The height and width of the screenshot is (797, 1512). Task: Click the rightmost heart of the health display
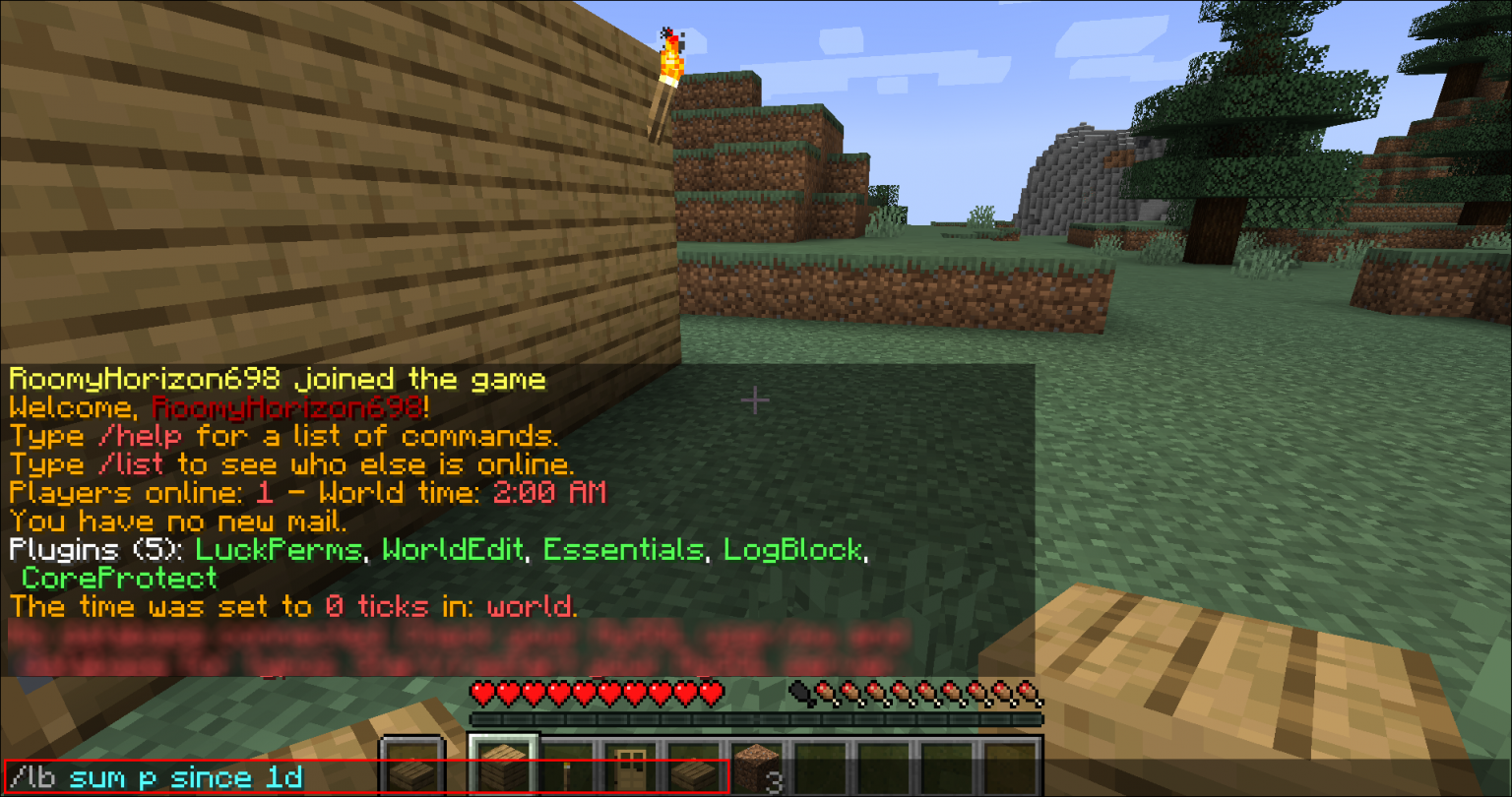coord(710,692)
